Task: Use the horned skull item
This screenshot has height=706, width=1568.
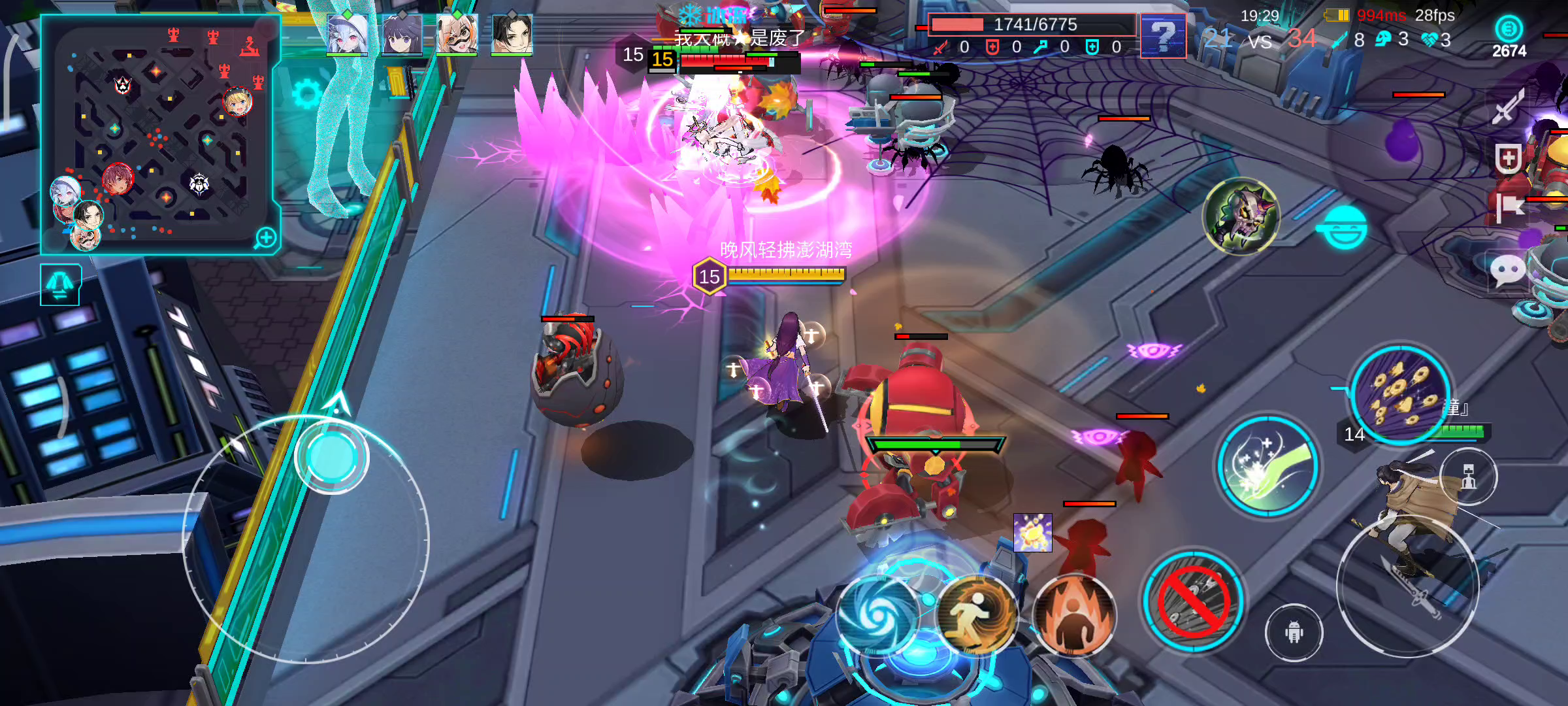Action: click(1241, 216)
